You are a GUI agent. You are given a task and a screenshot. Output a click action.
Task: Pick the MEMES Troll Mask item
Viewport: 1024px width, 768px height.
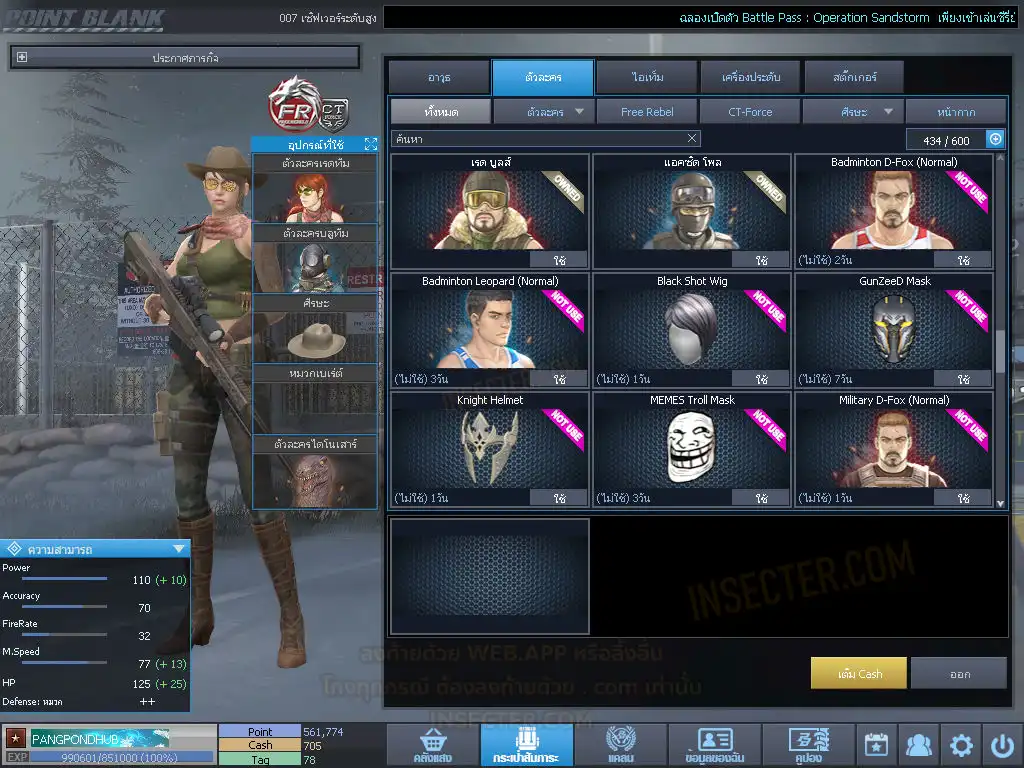pos(692,448)
